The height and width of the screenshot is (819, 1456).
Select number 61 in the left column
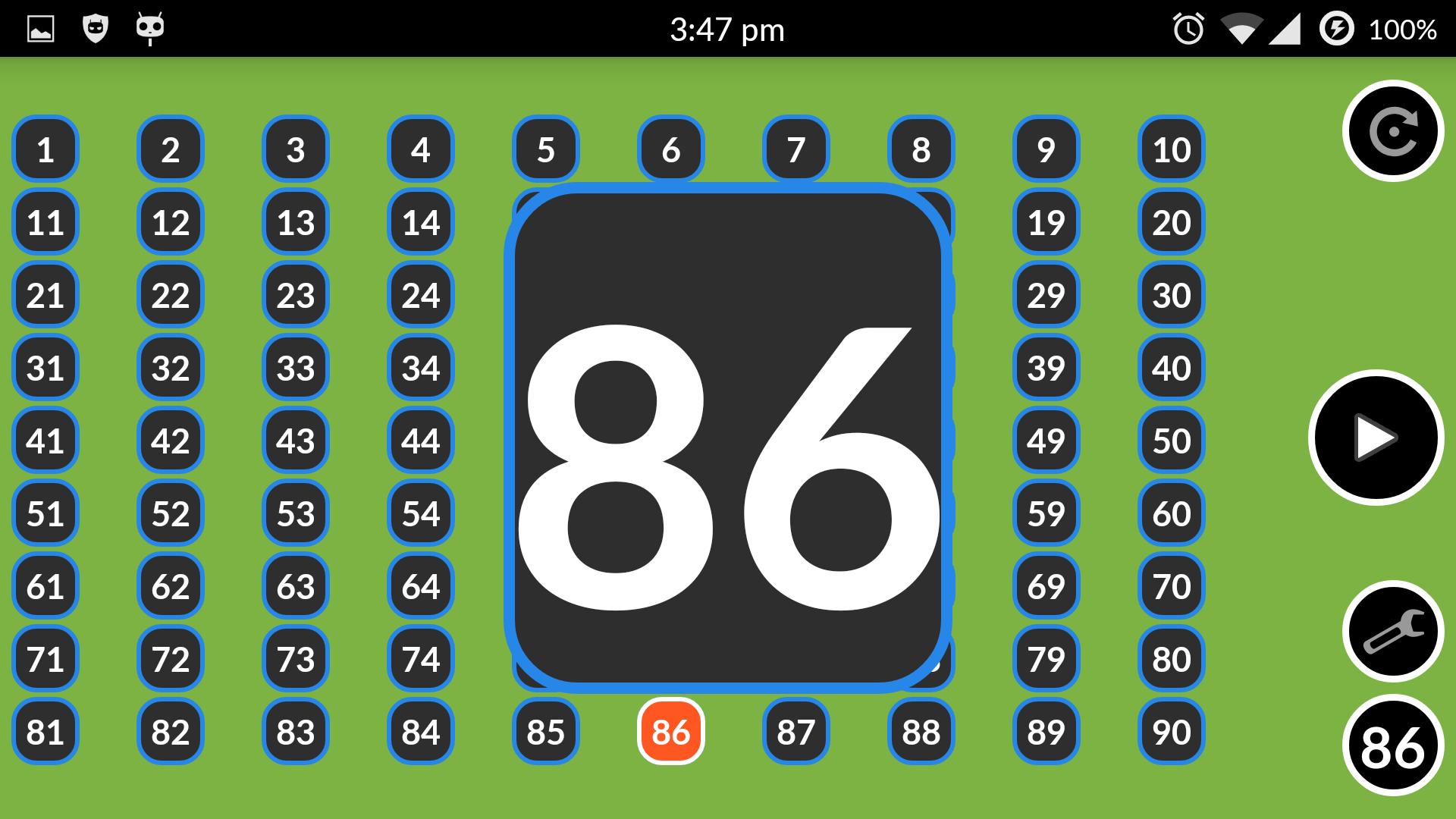[45, 586]
